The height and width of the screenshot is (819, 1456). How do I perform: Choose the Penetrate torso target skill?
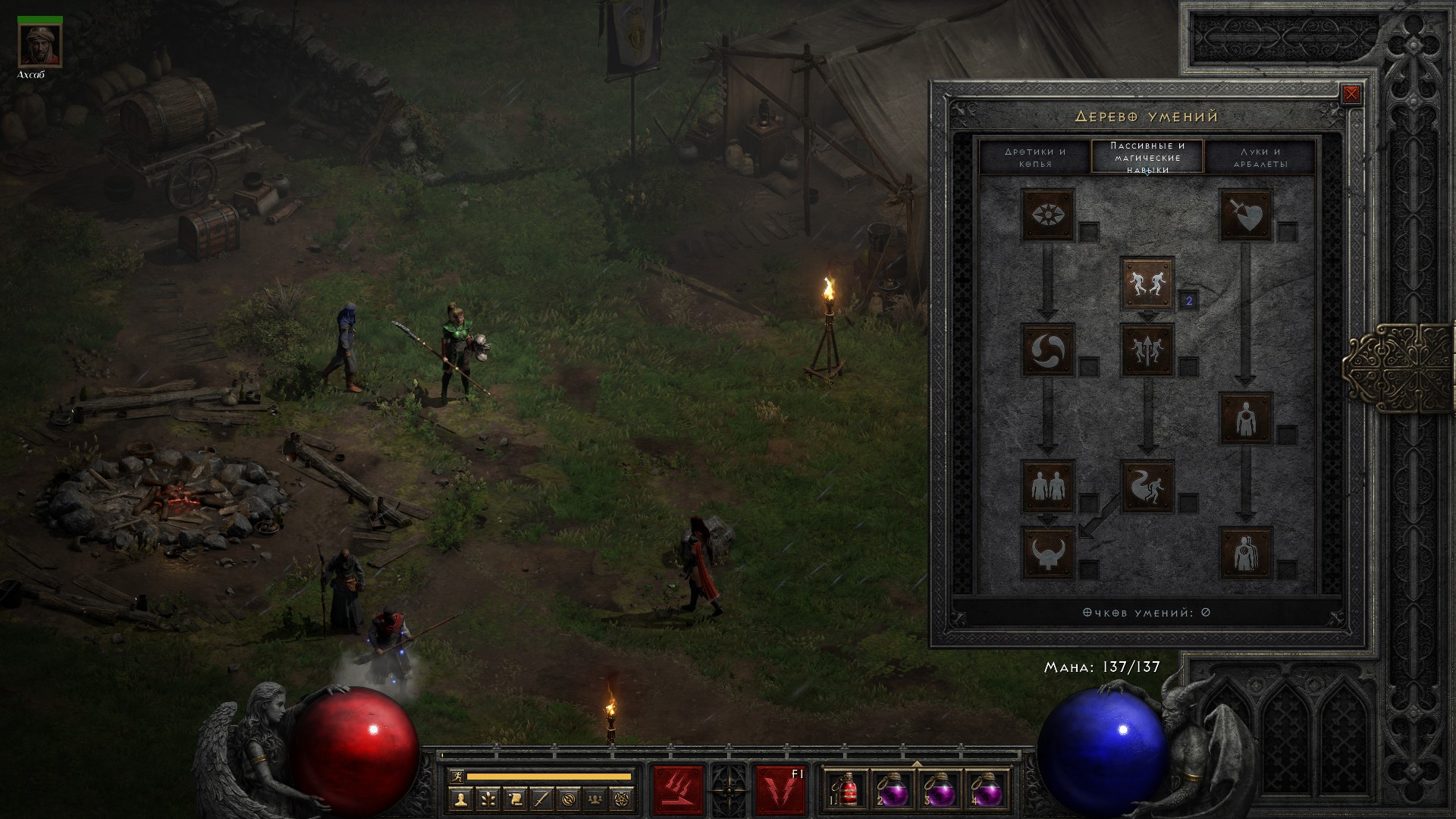[x=1245, y=418]
